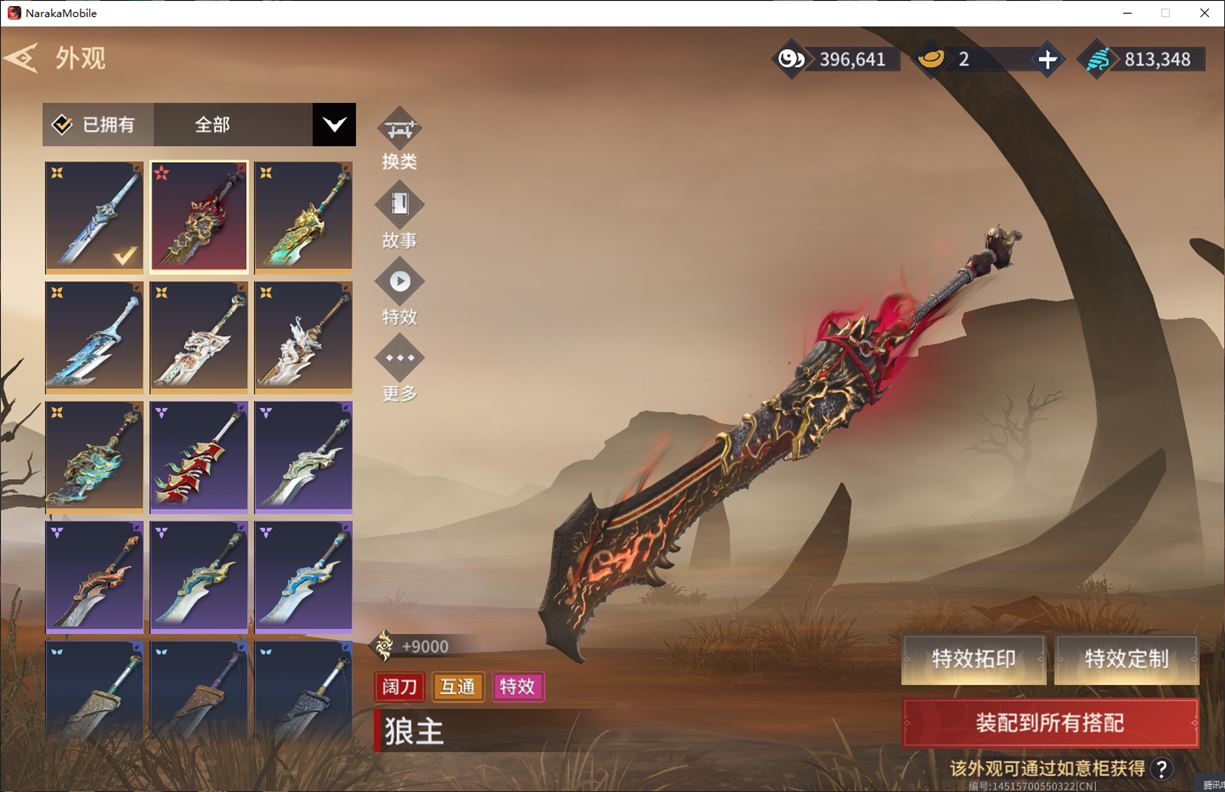Image resolution: width=1225 pixels, height=792 pixels.
Task: Select the gold and teal greatsword skin
Action: coord(303,216)
